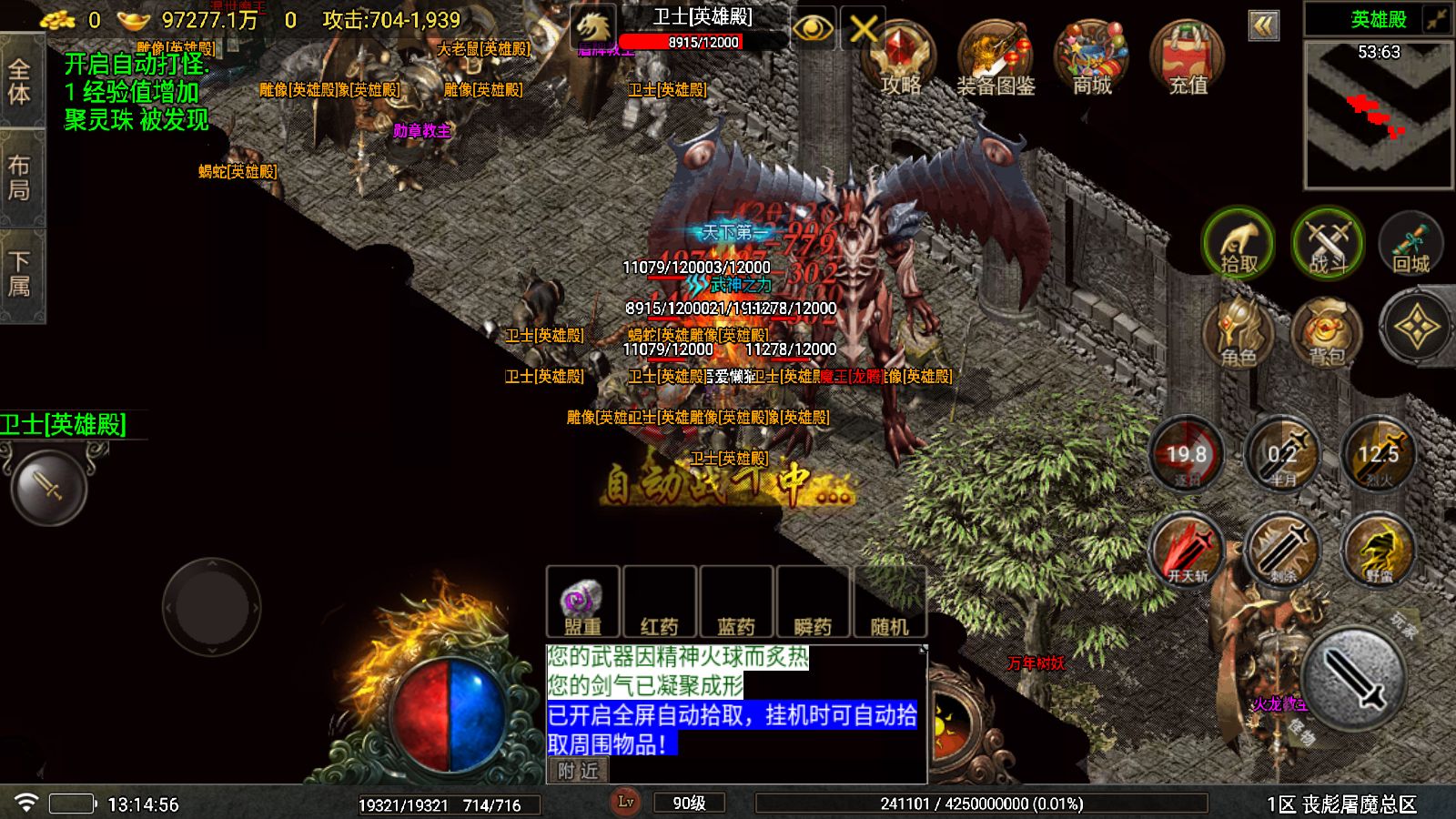The width and height of the screenshot is (1456, 819).
Task: Open the 背包 backpack
Action: 1327,332
